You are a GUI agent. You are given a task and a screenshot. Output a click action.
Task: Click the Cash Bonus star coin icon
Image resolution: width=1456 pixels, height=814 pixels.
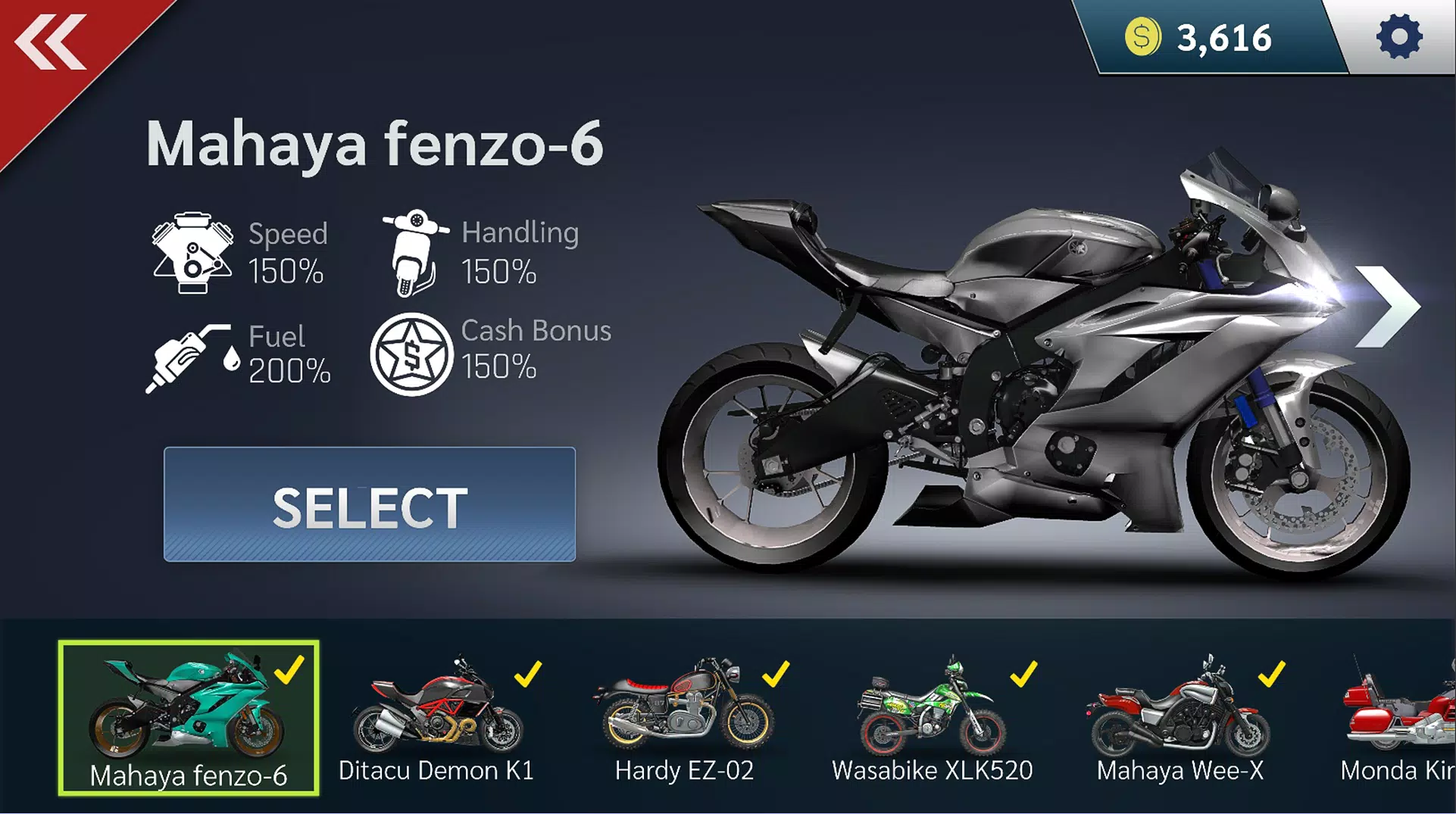coord(414,353)
